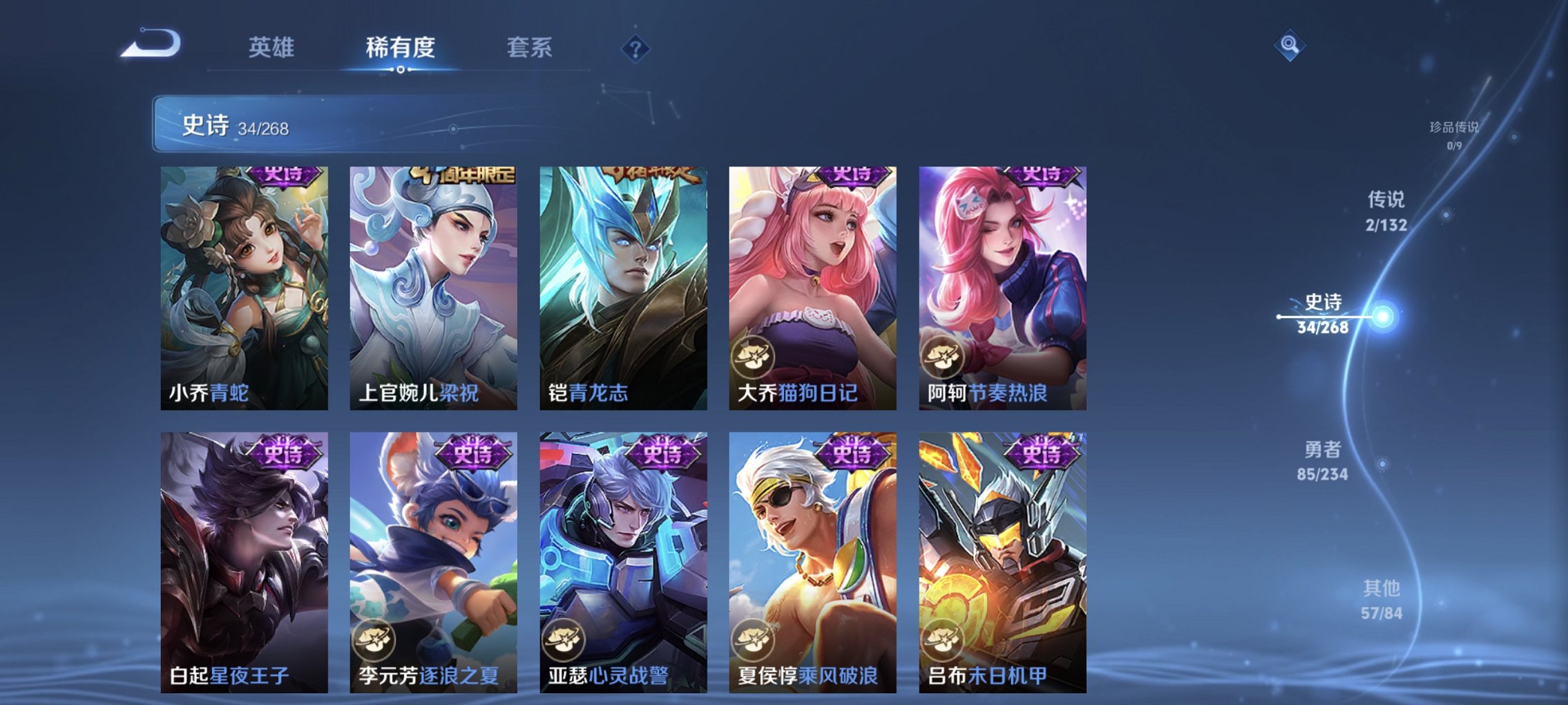This screenshot has height=705, width=1568.
Task: Click the help question mark icon
Action: tap(636, 50)
